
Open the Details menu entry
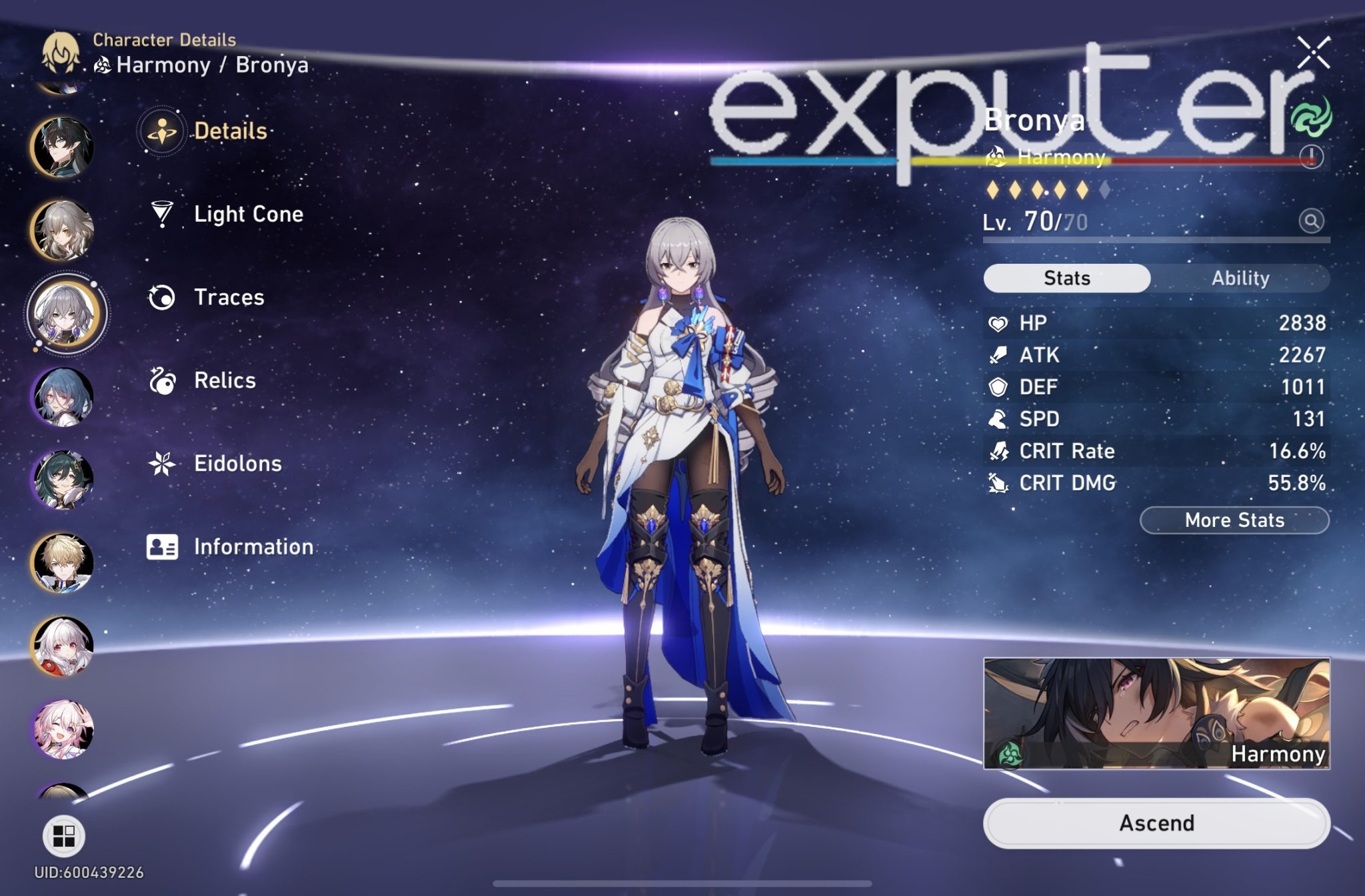230,131
